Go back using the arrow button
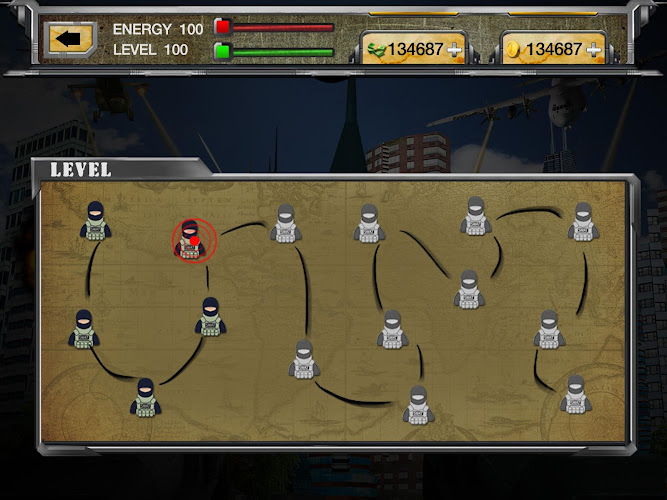The width and height of the screenshot is (667, 500). 69,40
